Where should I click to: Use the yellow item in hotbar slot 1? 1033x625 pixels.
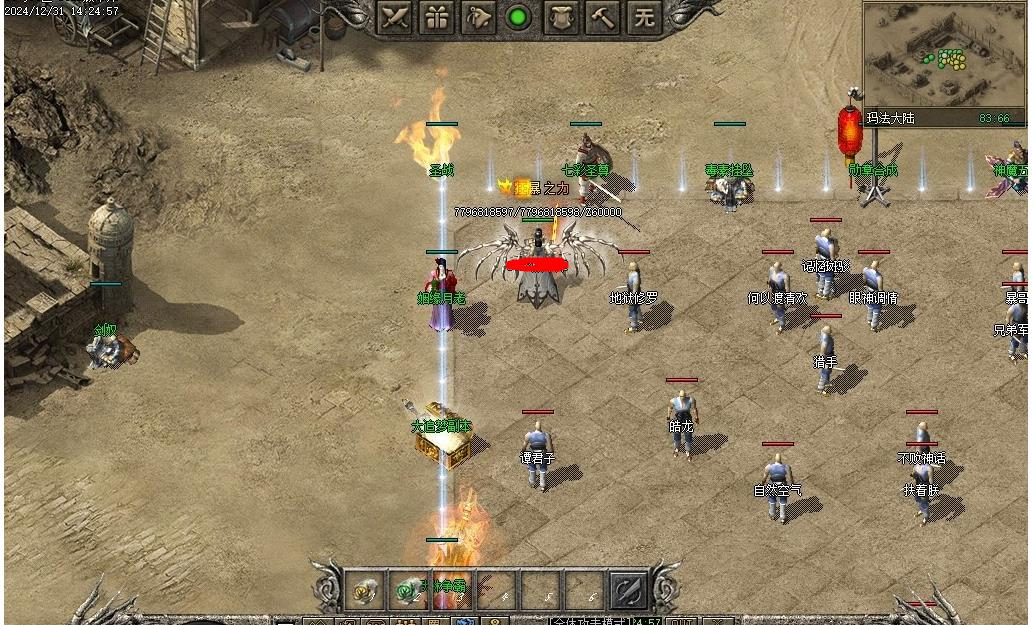[x=365, y=592]
